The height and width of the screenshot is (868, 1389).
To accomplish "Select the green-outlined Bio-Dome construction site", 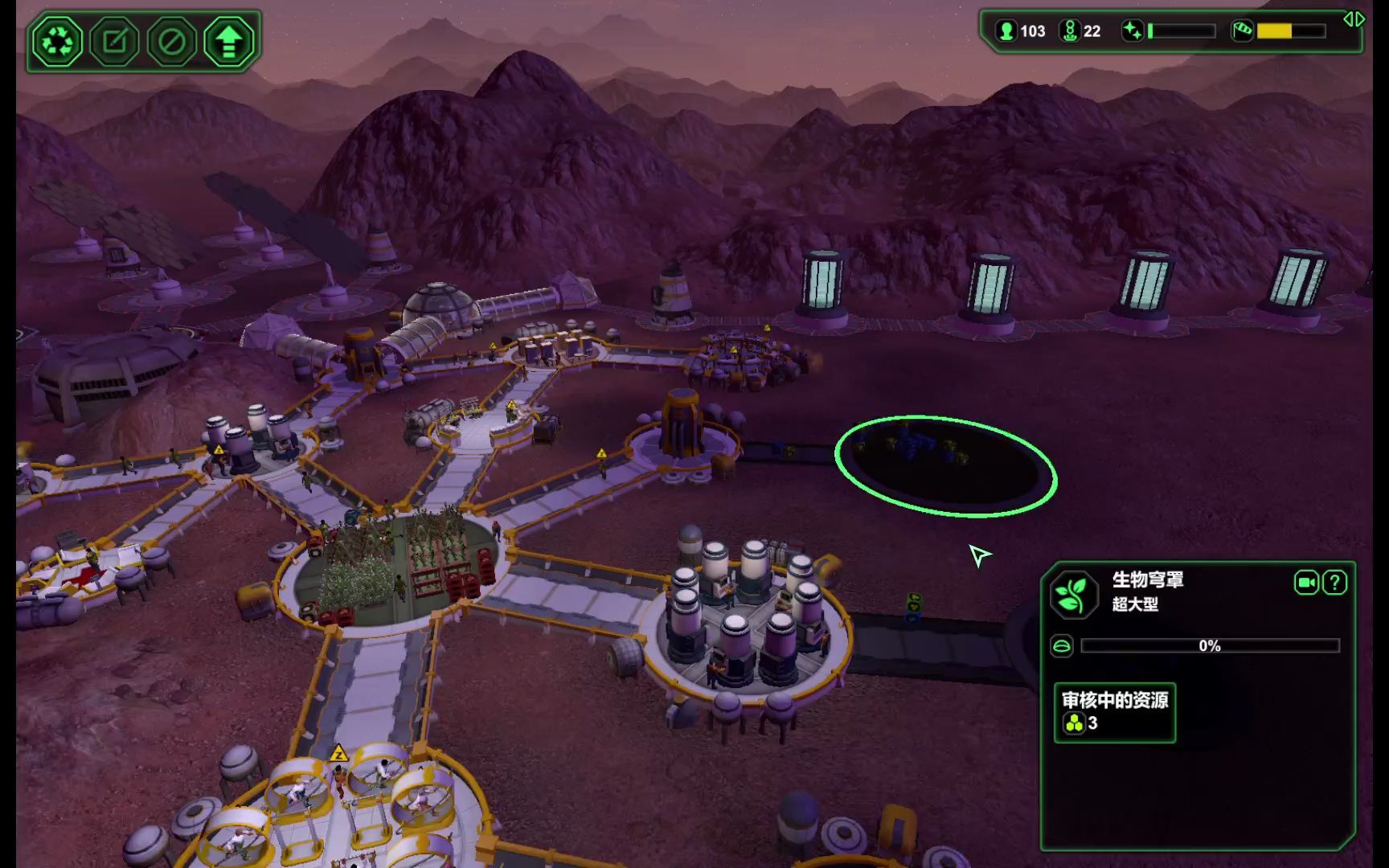I will tap(945, 466).
